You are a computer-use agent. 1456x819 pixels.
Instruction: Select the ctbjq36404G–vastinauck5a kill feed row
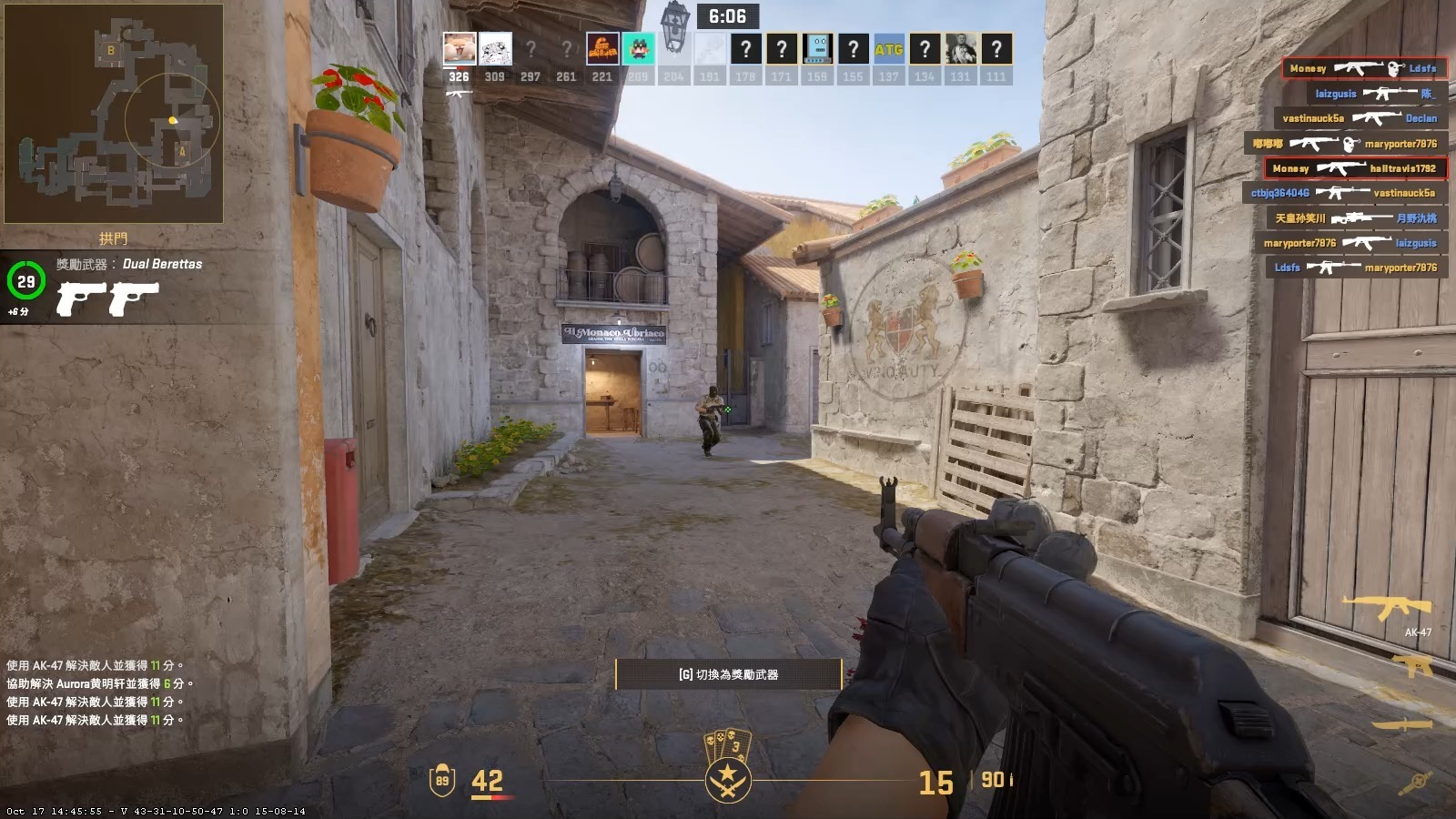(x=1344, y=193)
